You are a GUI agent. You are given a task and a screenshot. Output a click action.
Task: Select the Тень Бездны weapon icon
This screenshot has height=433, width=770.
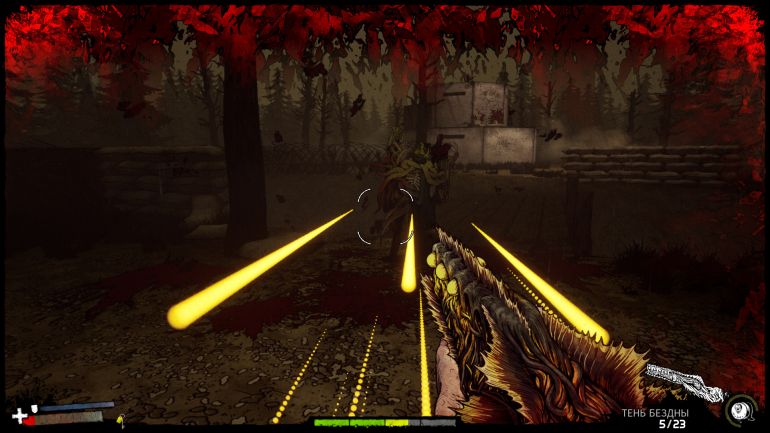(683, 383)
